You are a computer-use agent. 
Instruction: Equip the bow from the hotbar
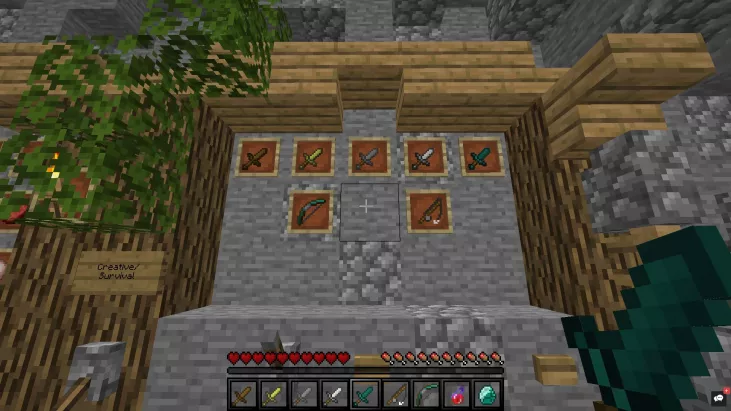[x=426, y=395]
